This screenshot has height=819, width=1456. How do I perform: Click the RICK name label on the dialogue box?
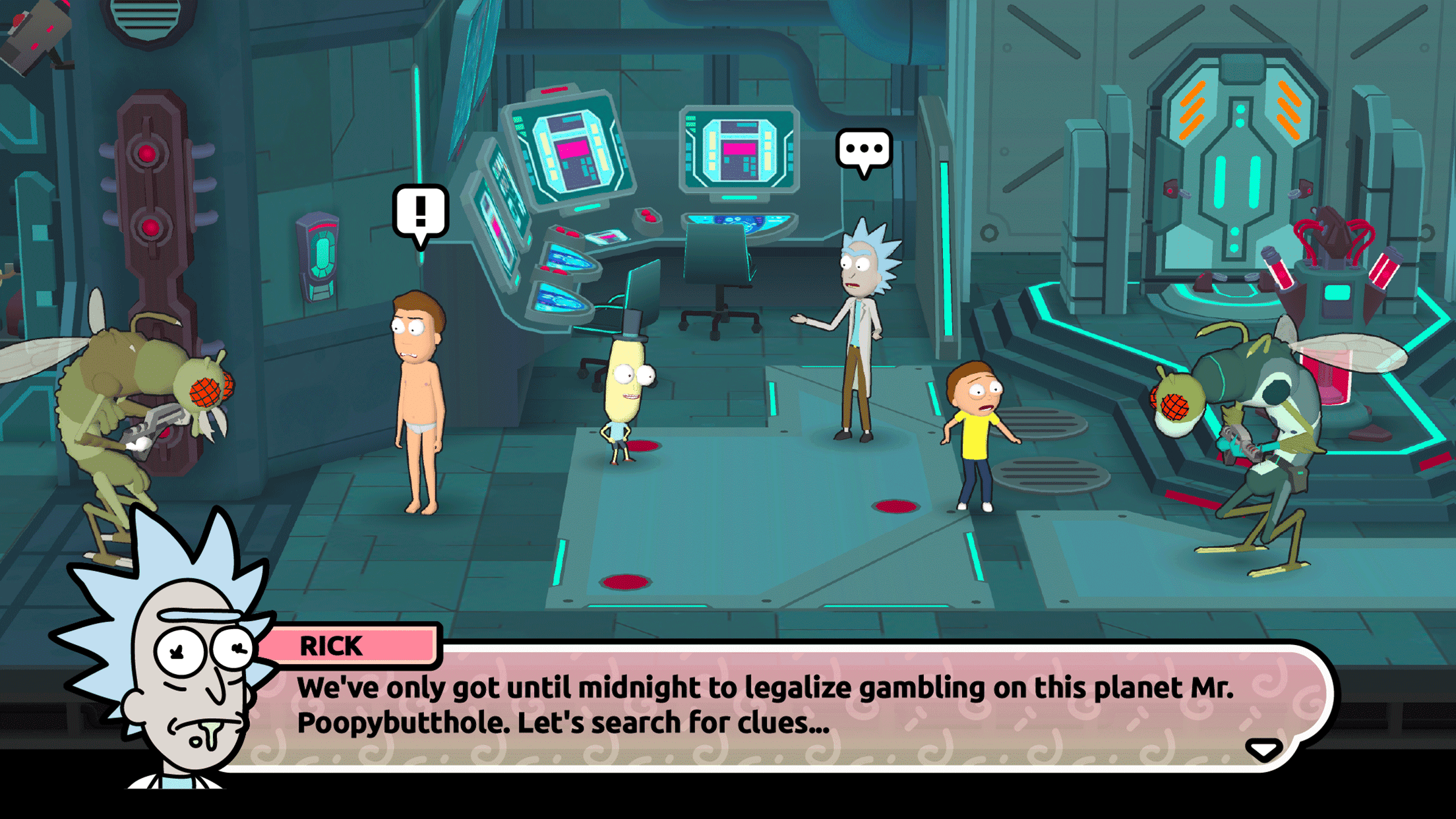(x=331, y=646)
